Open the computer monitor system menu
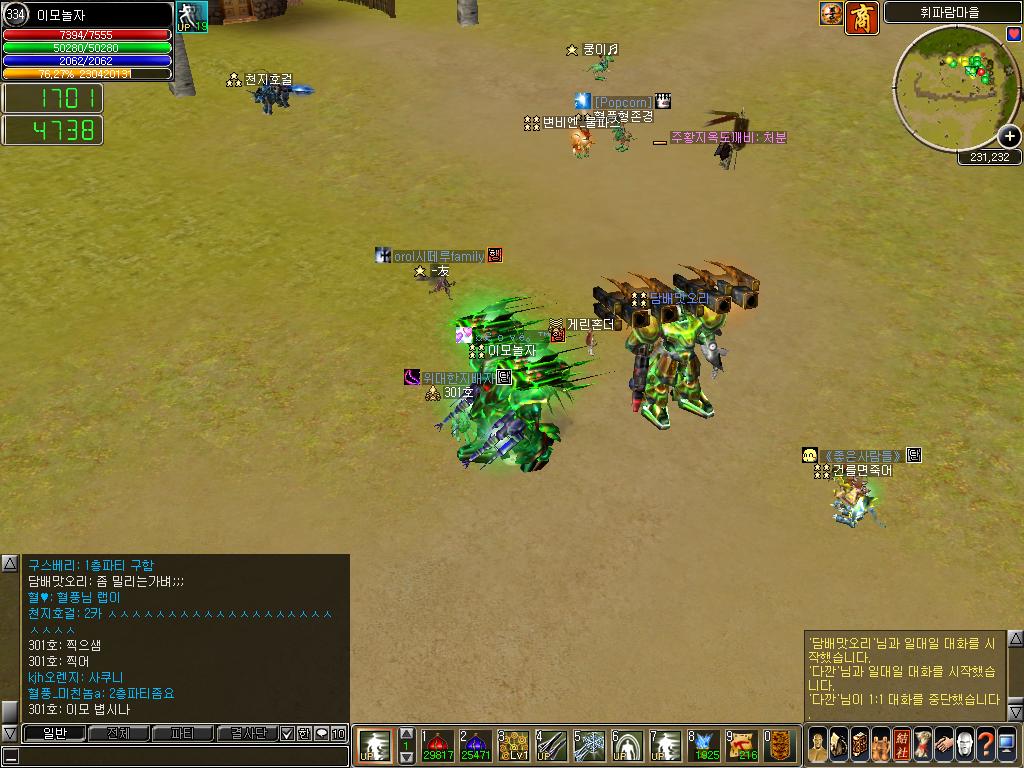Viewport: 1024px width, 768px height. 1006,745
